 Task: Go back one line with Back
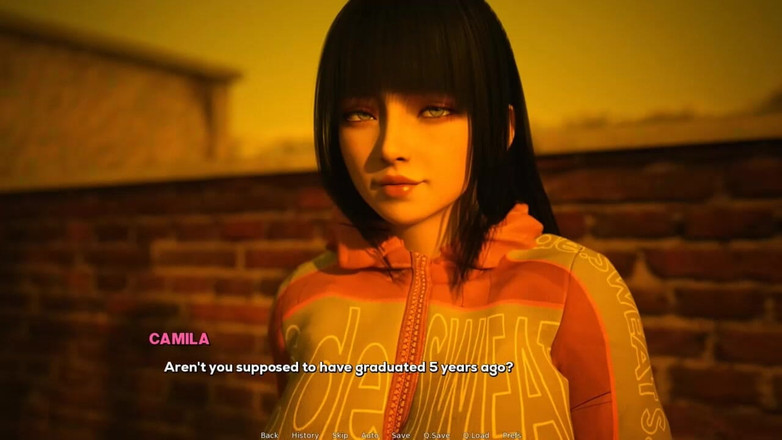point(269,435)
